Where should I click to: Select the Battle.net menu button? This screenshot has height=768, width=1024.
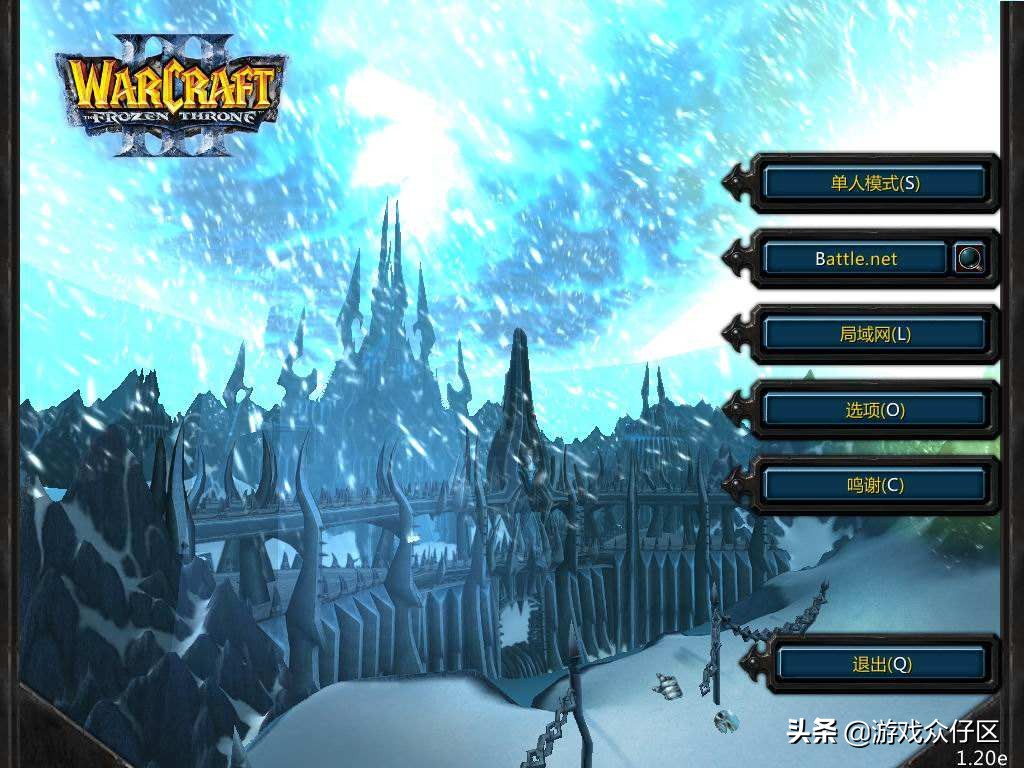855,259
